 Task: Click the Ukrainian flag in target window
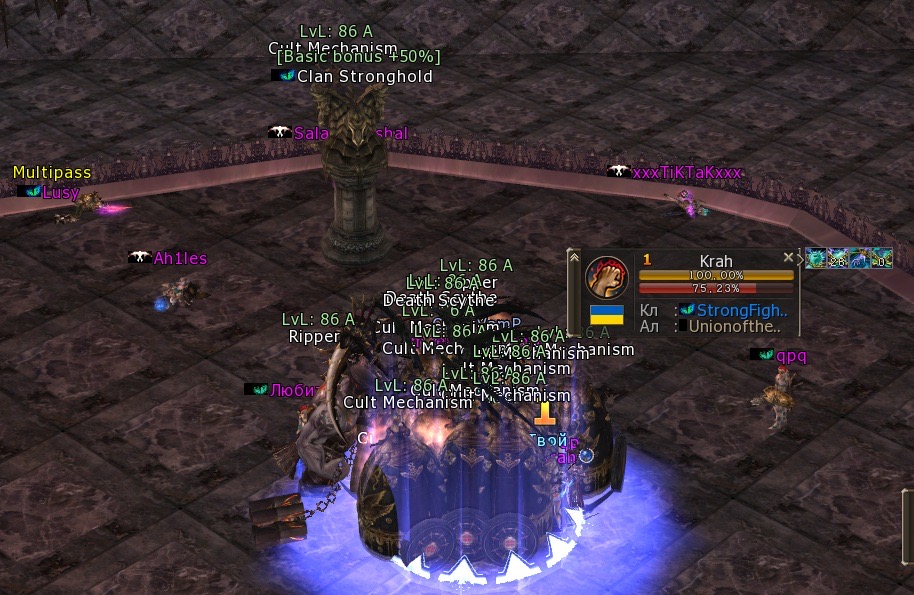point(607,314)
